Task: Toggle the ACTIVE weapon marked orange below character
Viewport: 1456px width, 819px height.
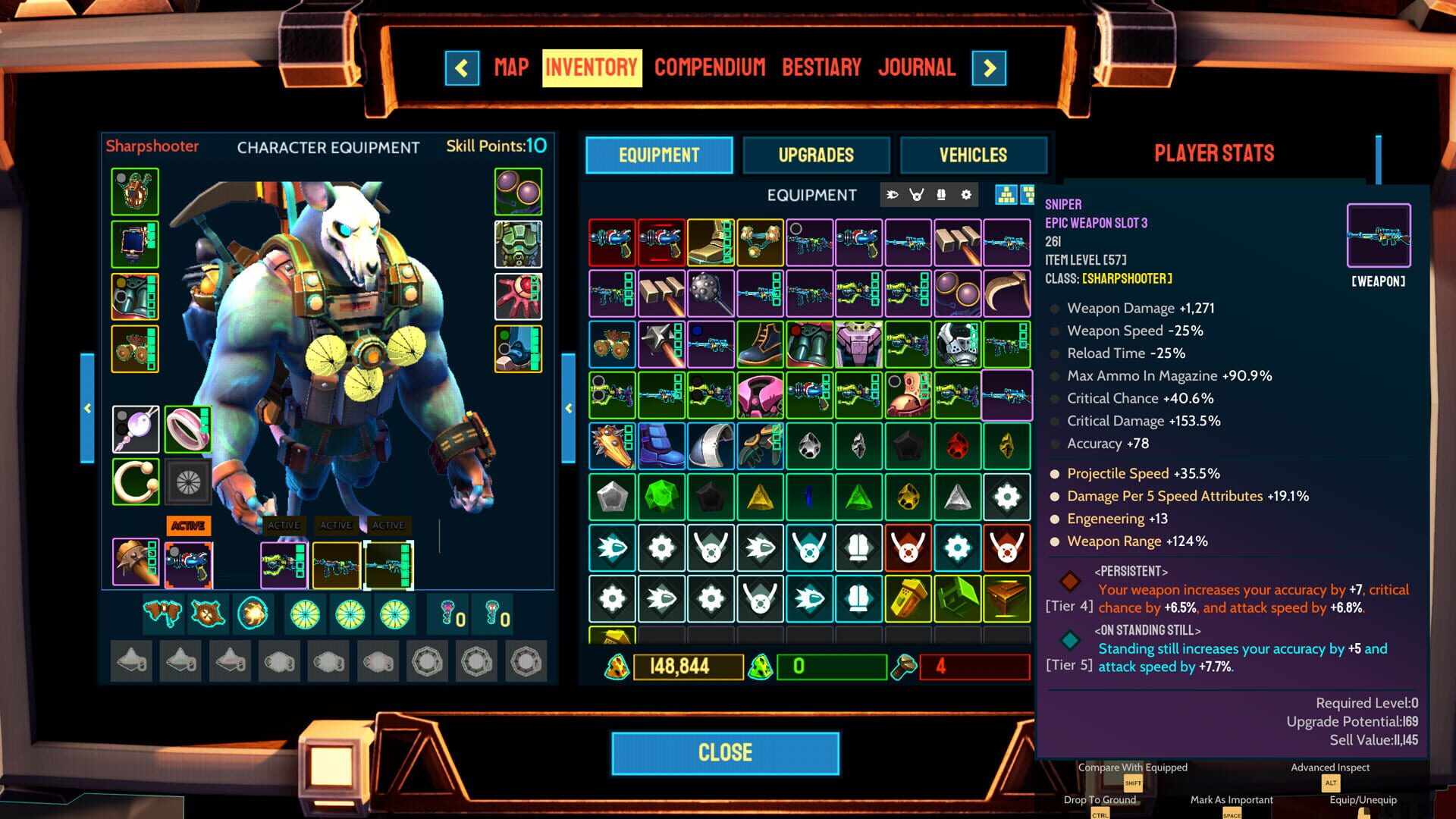Action: 189,525
